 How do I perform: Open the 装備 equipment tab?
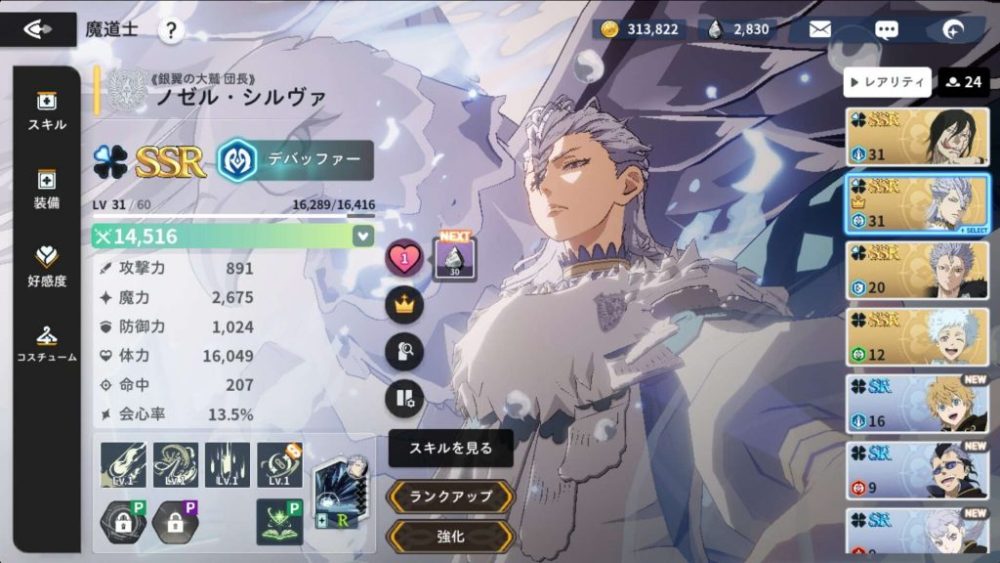(x=47, y=189)
